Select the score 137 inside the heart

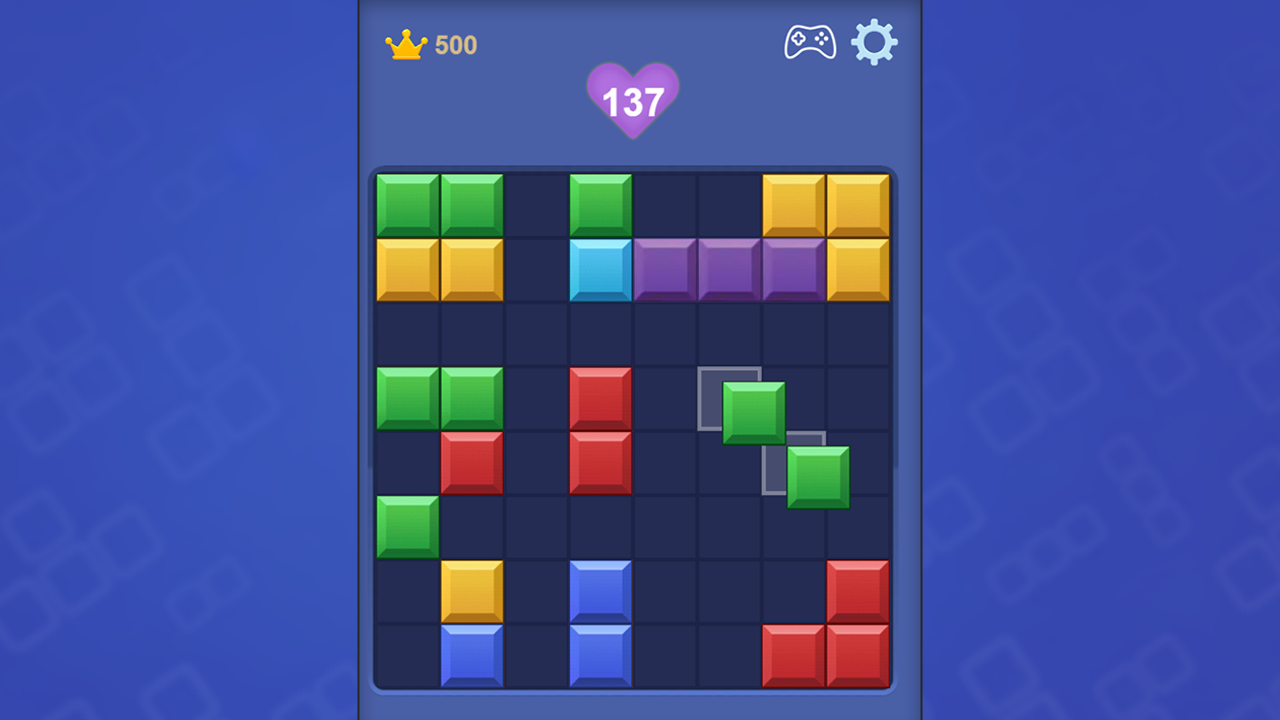[x=633, y=100]
